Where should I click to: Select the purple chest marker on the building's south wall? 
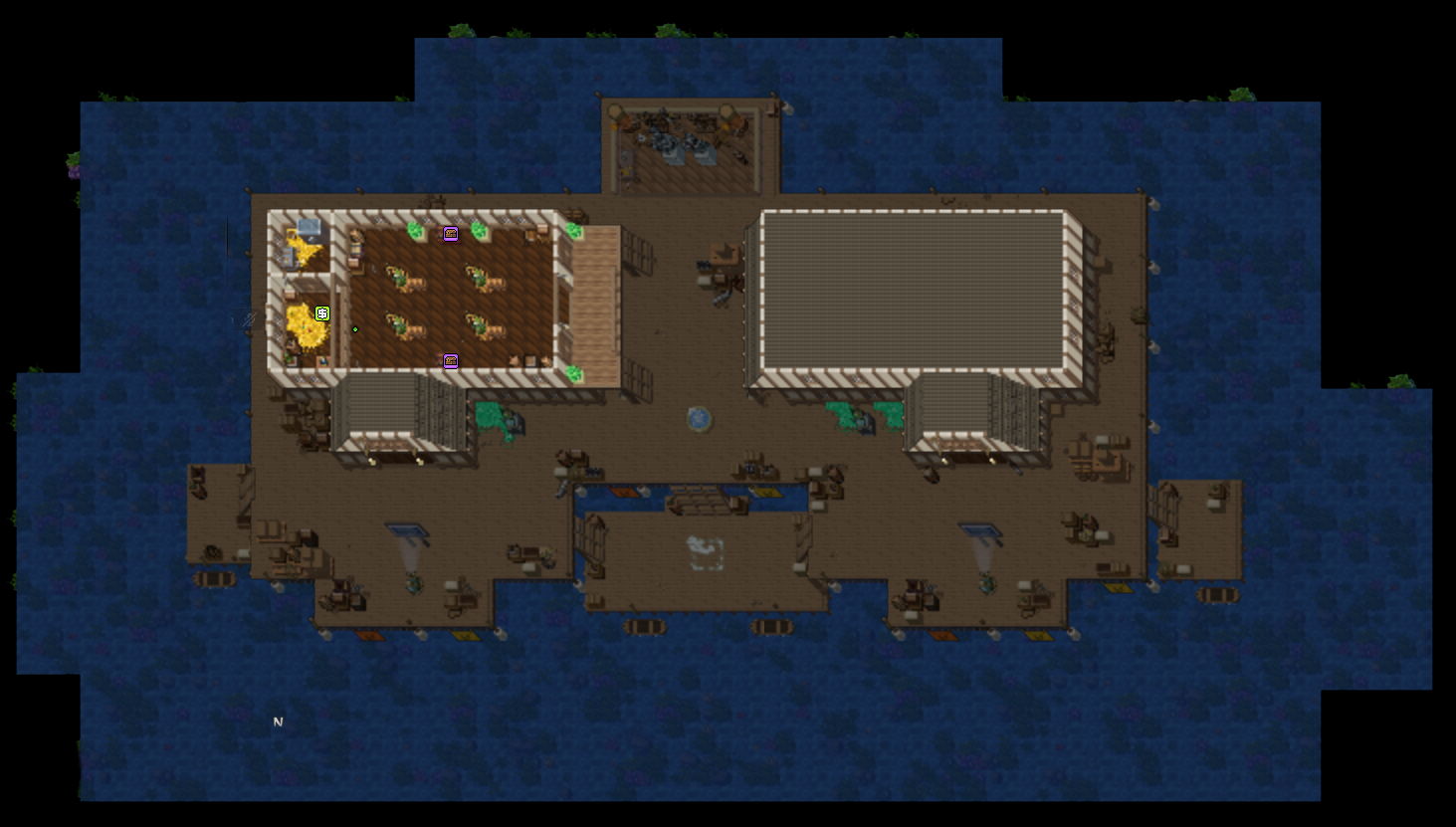451,361
